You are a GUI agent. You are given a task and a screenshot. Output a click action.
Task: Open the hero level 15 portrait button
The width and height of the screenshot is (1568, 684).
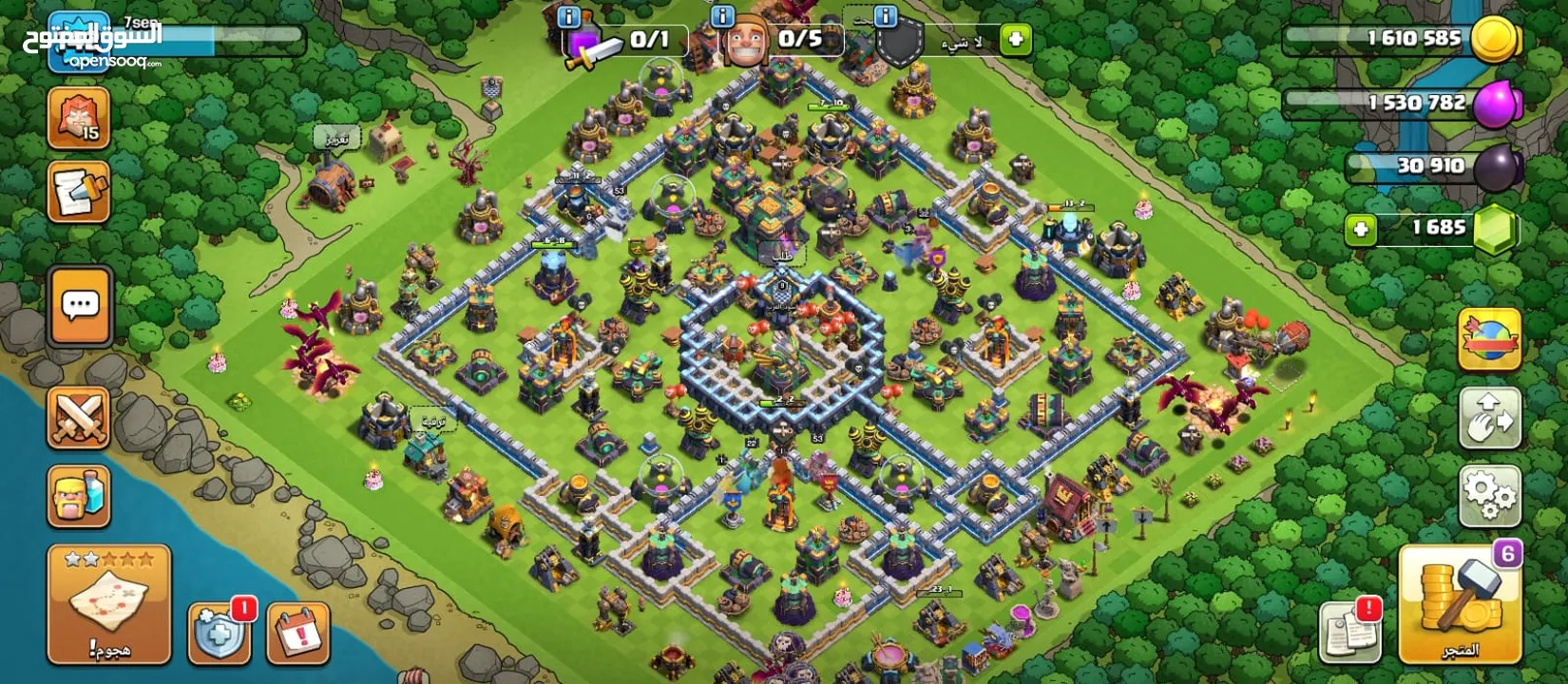(79, 118)
